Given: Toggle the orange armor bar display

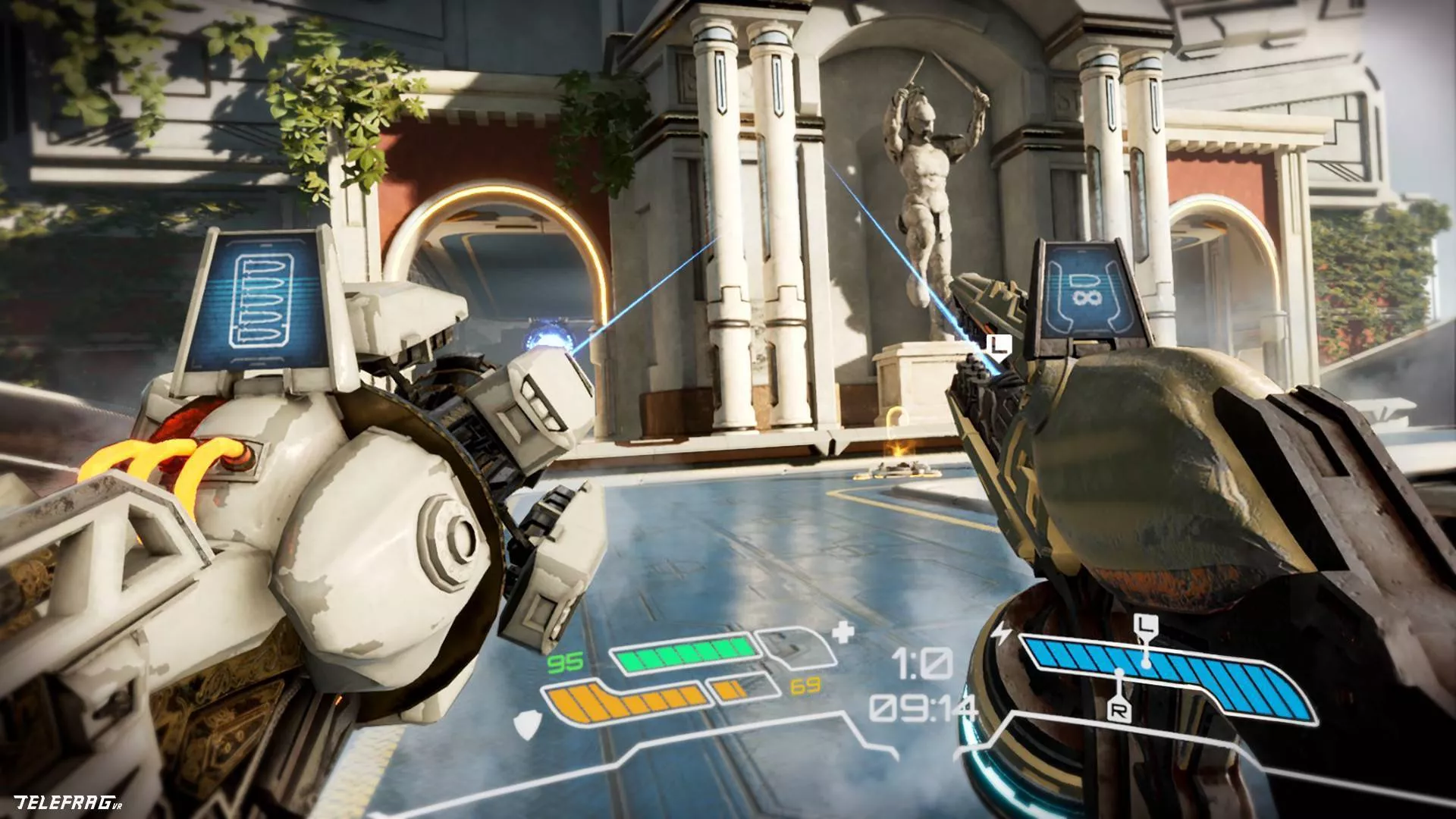Looking at the screenshot, I should click(624, 703).
